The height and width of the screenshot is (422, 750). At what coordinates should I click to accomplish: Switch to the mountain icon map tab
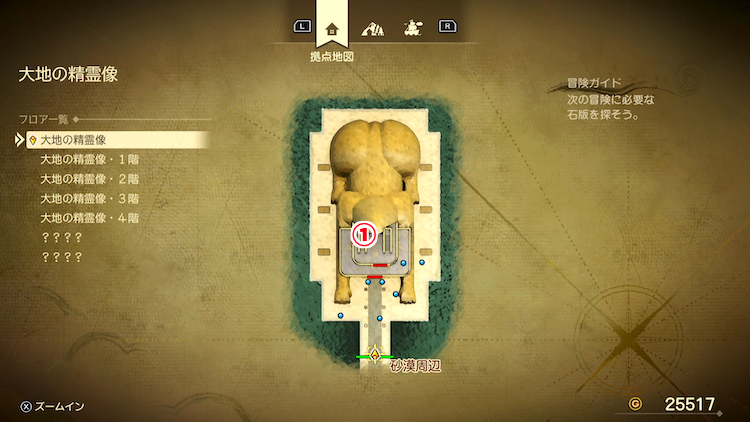373,28
